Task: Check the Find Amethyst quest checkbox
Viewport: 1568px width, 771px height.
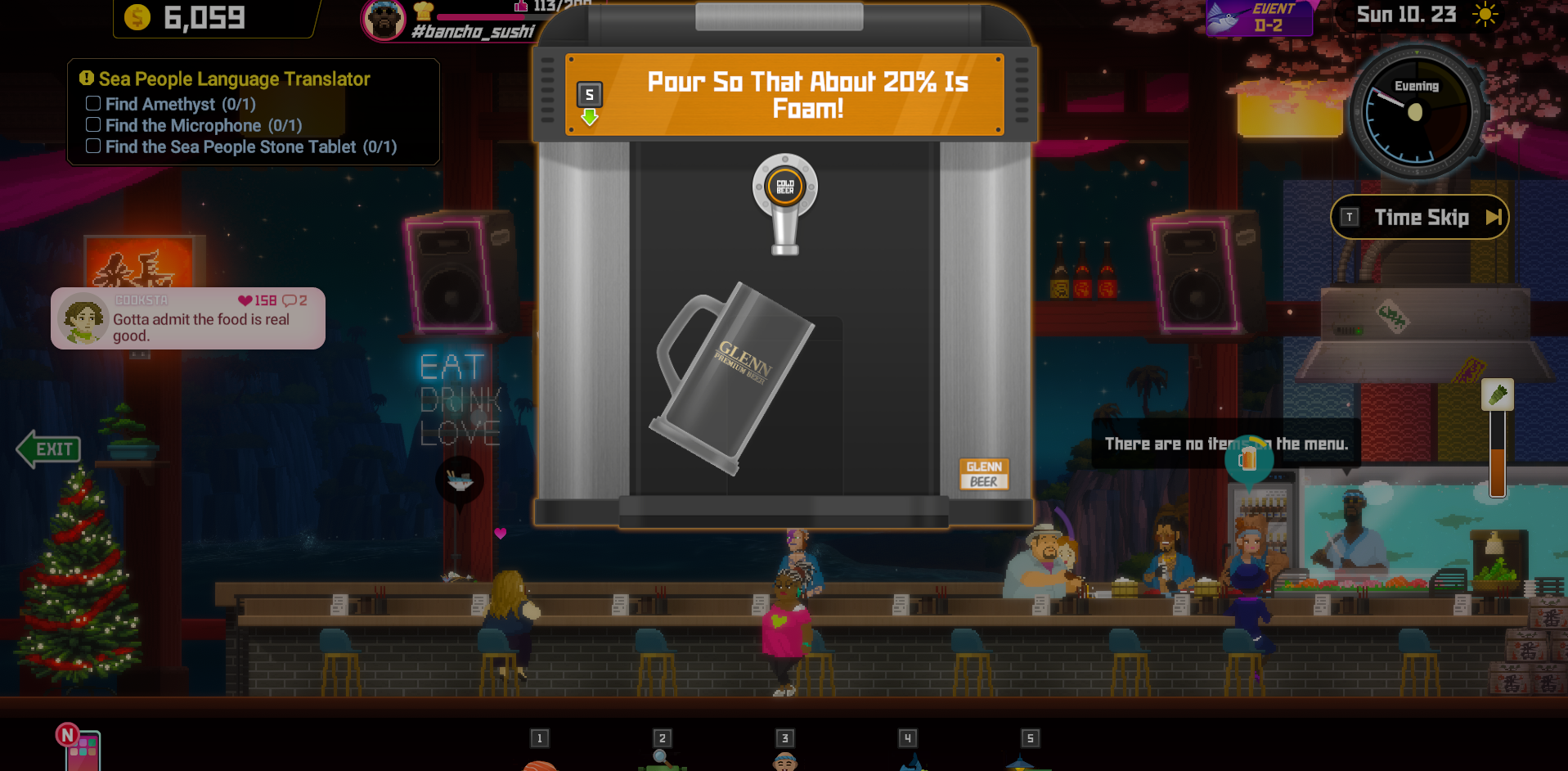Action: (92, 103)
